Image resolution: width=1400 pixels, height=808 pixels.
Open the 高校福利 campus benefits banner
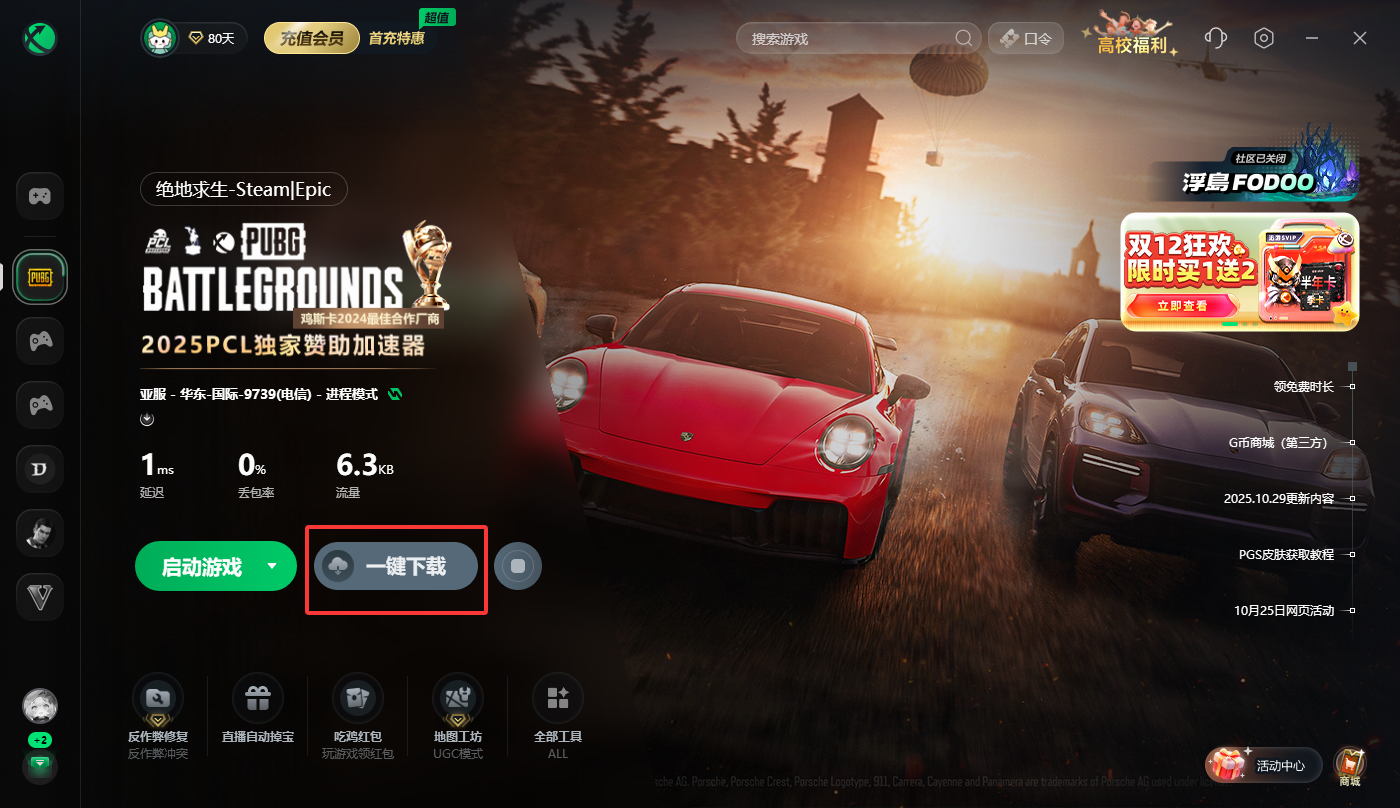1133,36
